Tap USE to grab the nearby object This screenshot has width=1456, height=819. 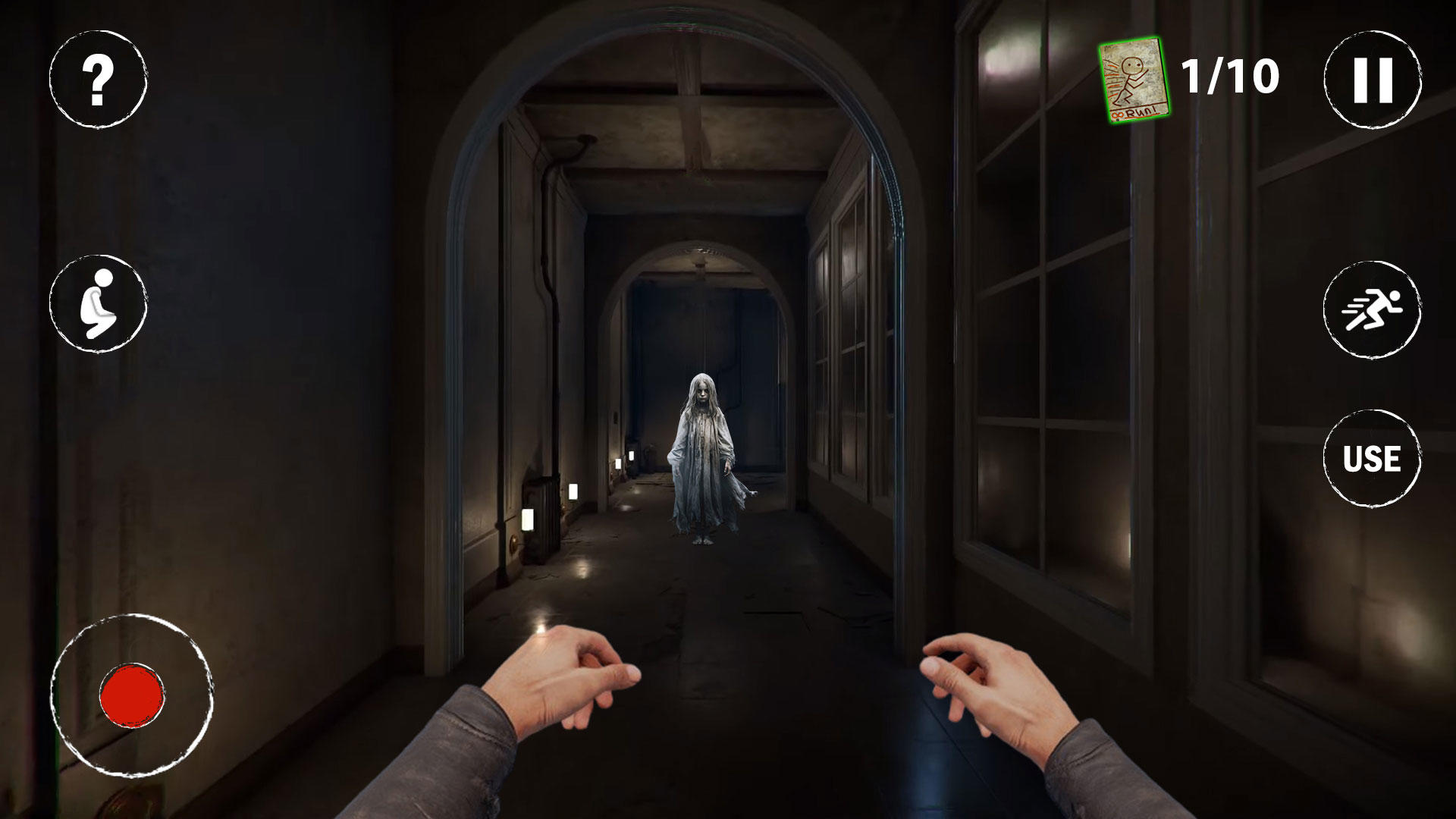click(x=1372, y=457)
